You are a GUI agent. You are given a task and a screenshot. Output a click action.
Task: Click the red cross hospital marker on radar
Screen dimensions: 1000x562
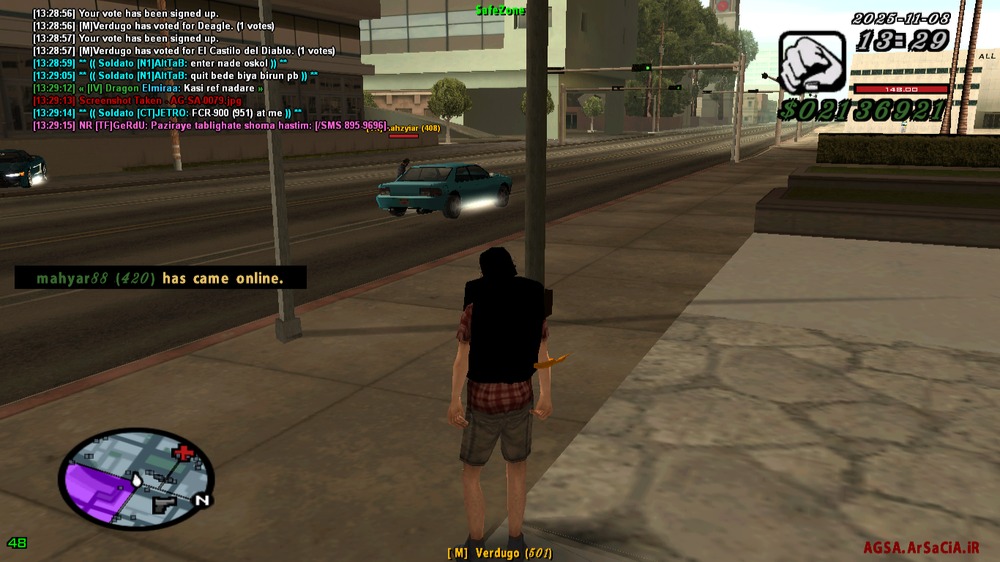point(182,457)
